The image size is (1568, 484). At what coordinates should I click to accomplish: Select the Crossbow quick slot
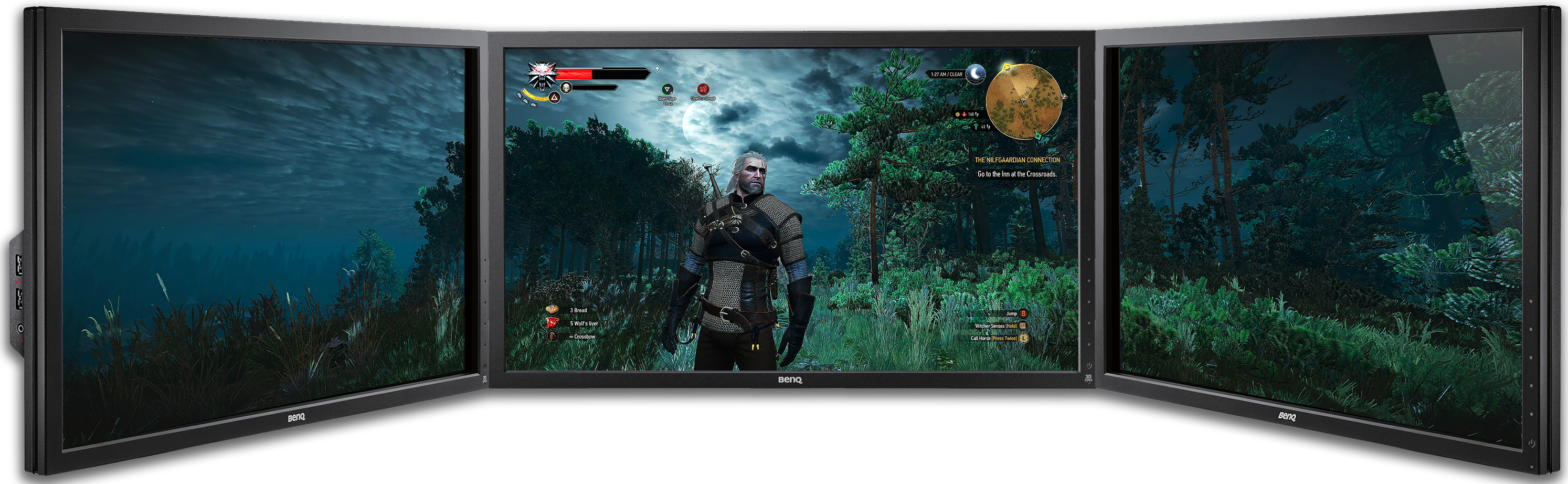pyautogui.click(x=553, y=336)
